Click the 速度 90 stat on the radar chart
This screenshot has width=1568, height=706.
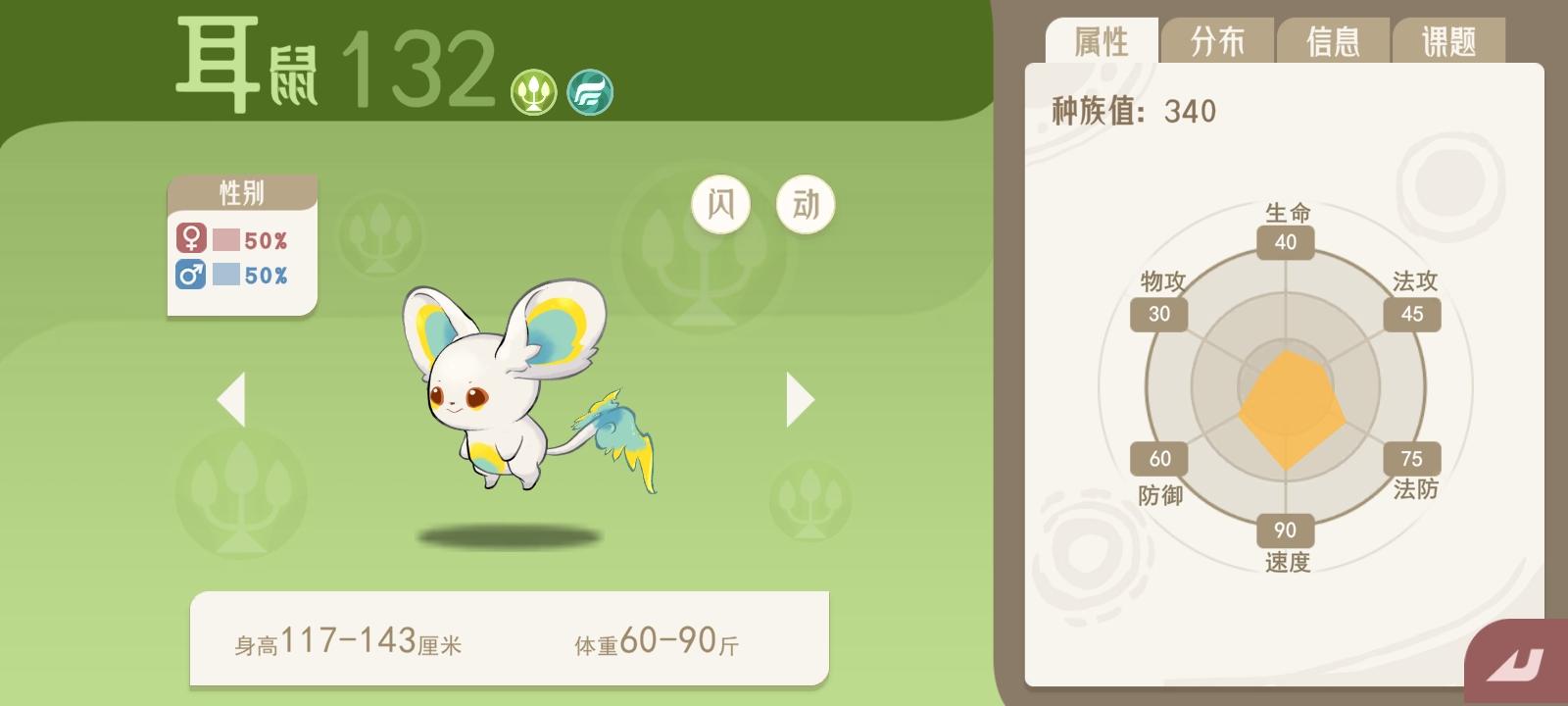pos(1284,530)
